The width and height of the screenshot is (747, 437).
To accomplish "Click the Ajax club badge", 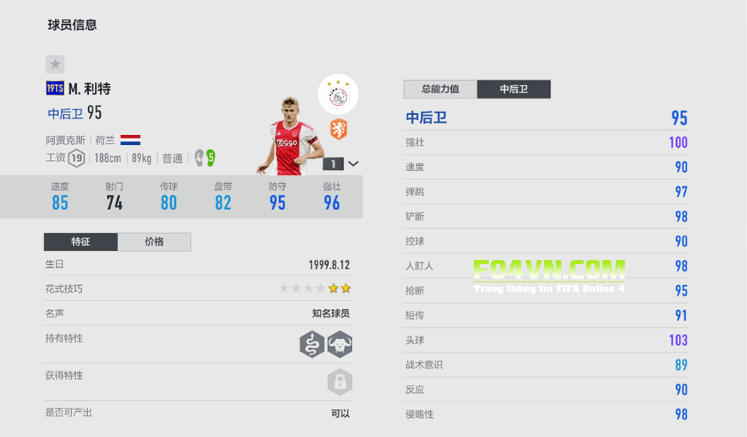I will tap(338, 94).
